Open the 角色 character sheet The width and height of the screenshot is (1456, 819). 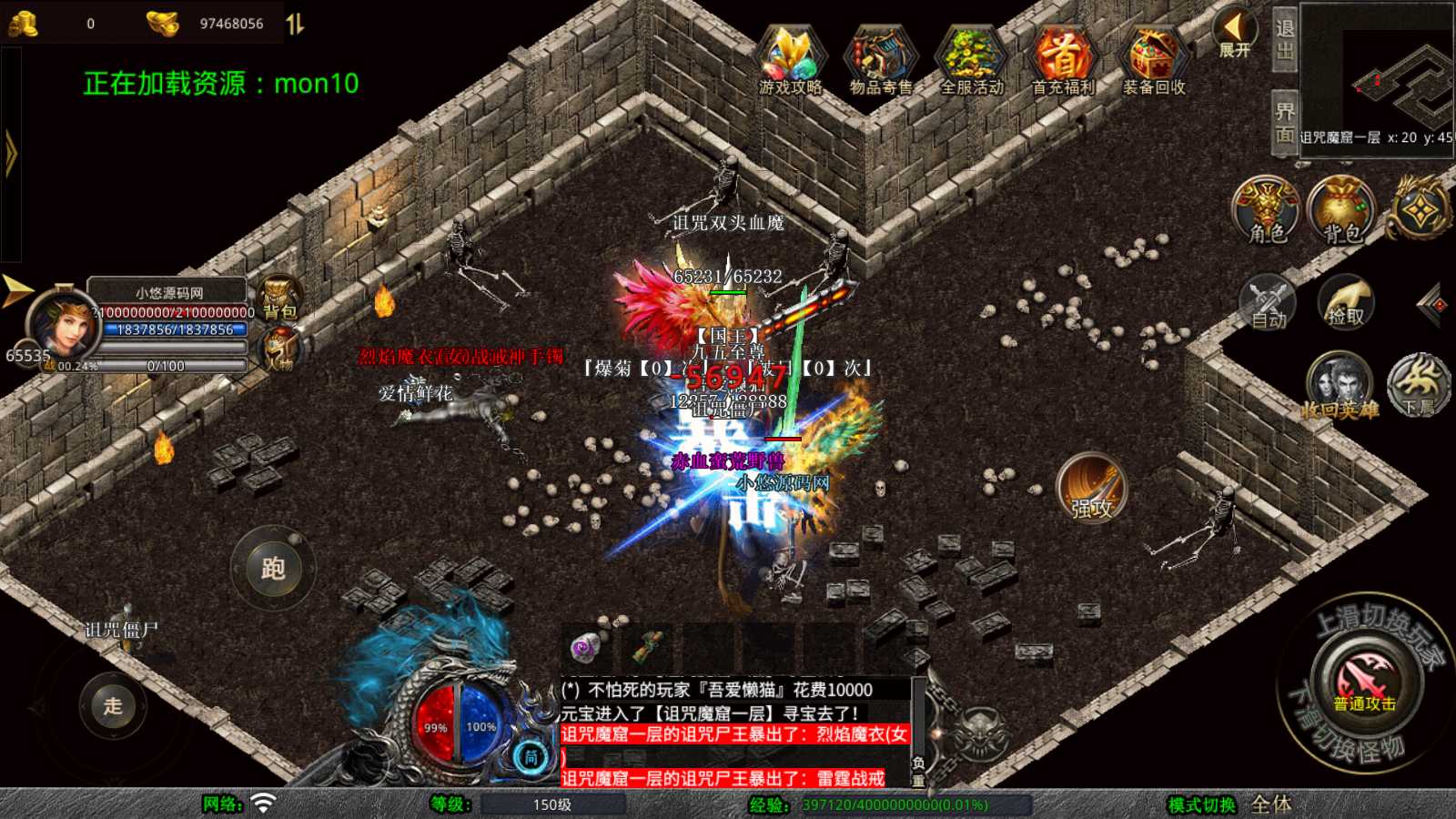coord(1267,209)
